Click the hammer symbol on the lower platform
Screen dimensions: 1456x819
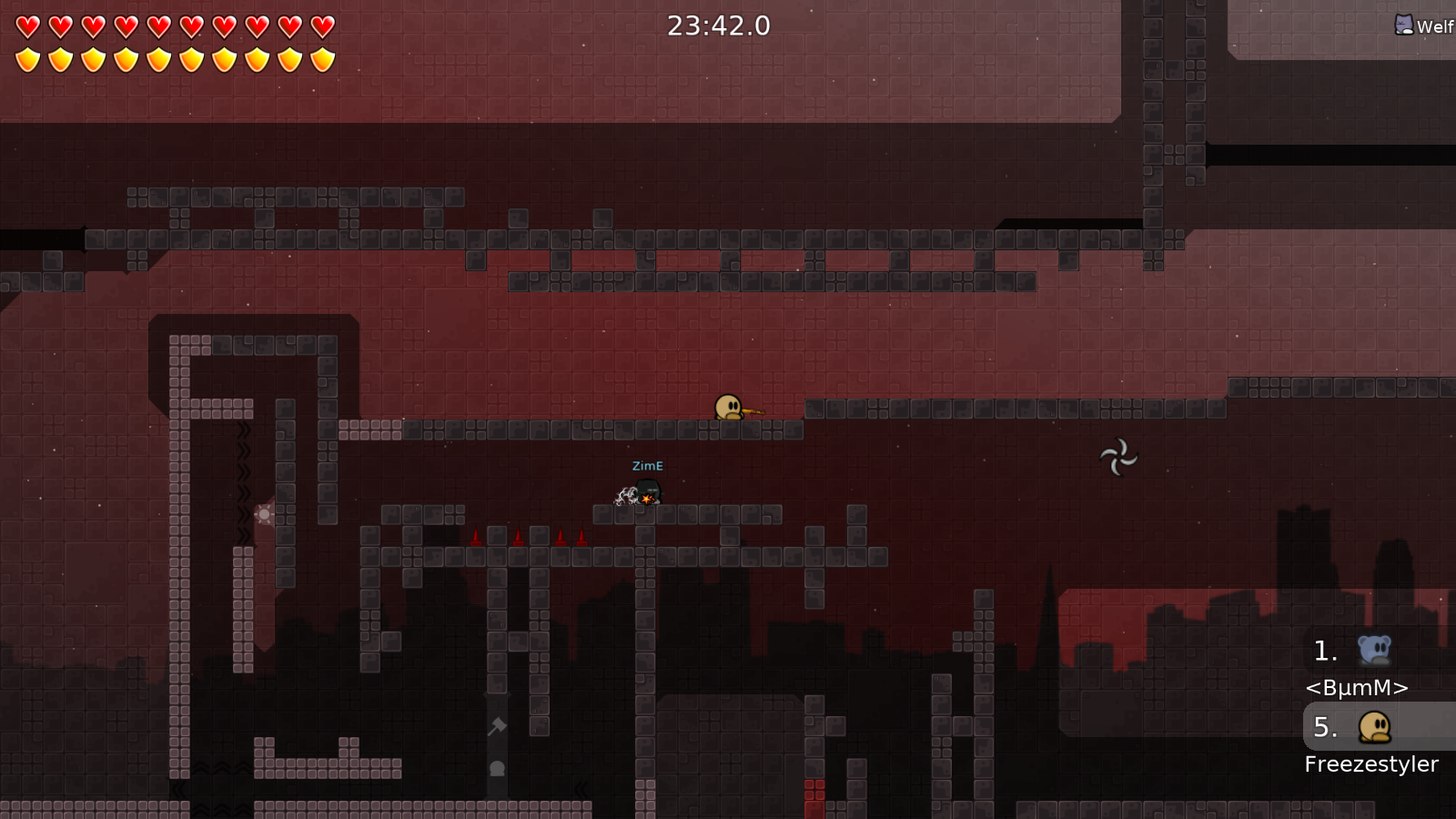click(497, 727)
